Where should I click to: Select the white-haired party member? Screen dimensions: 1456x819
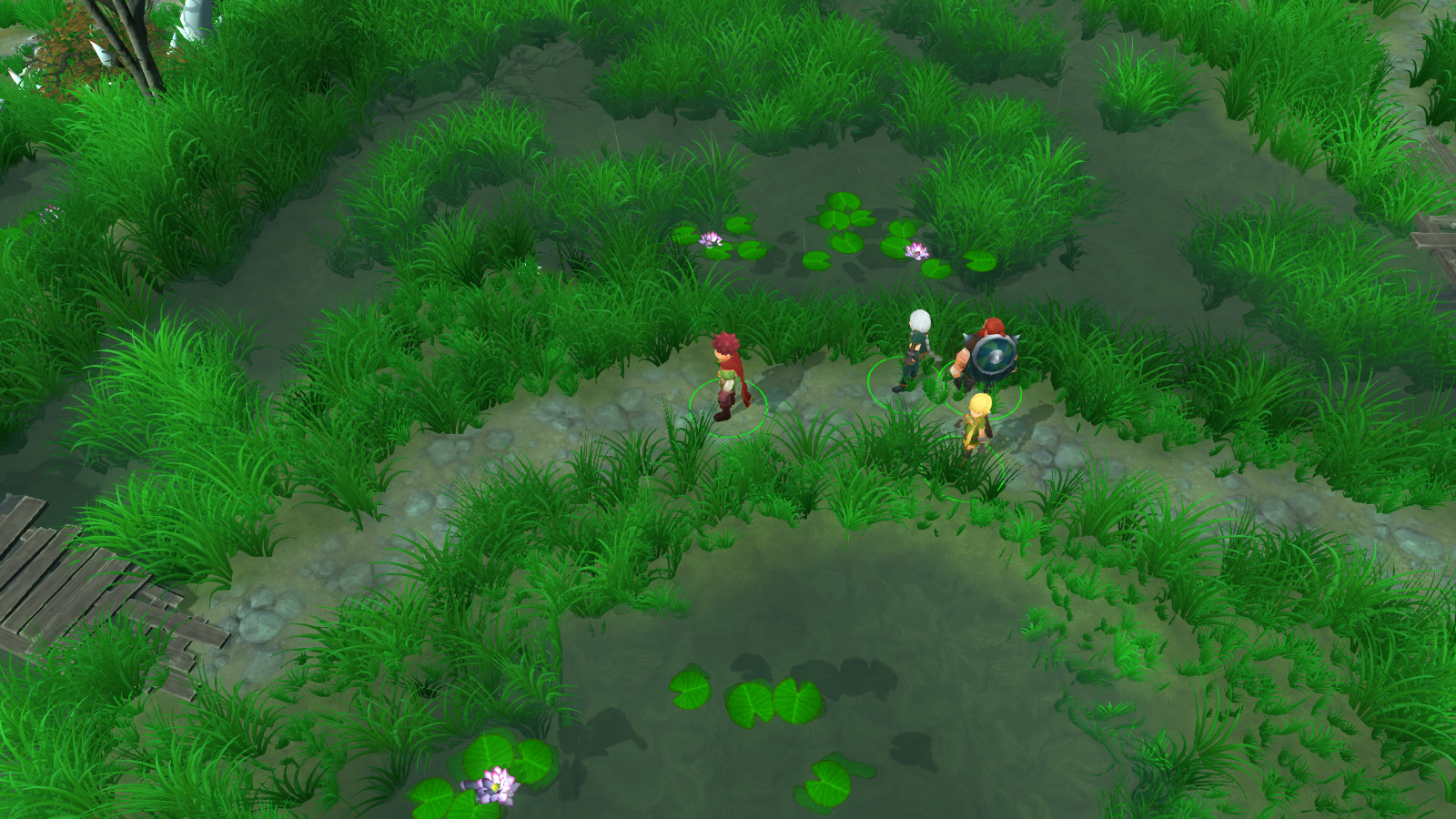point(915,350)
